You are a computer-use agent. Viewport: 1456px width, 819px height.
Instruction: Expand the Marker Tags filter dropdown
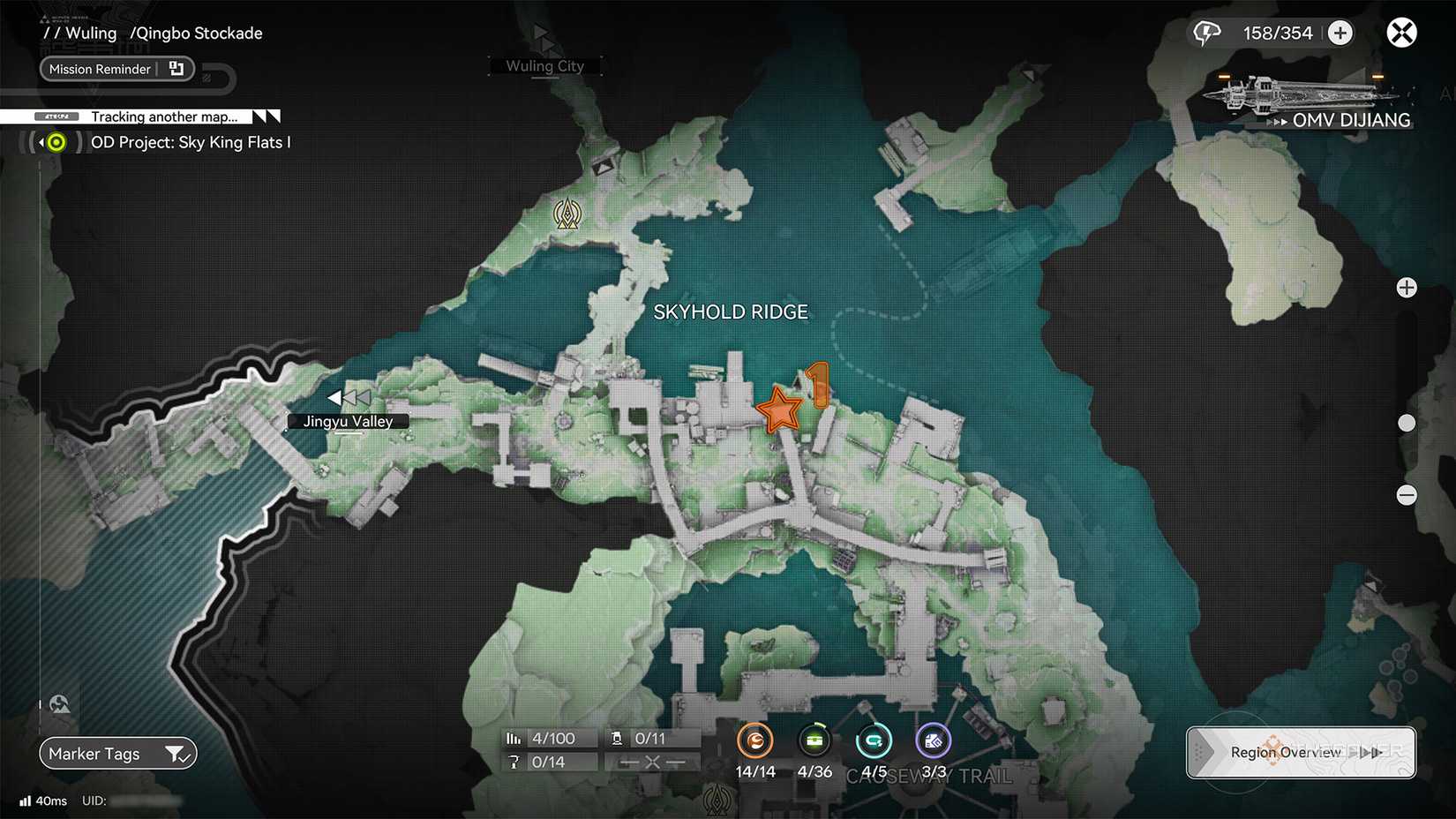pos(178,754)
